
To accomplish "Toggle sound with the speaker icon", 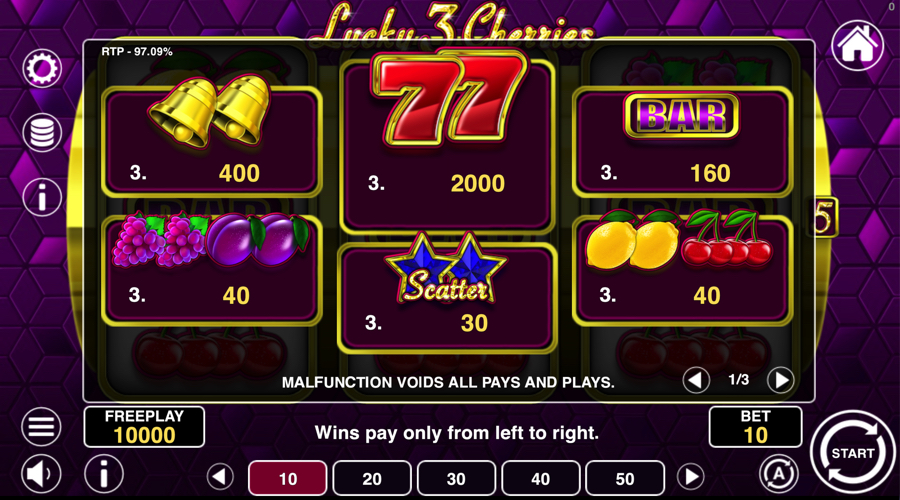I will (42, 473).
